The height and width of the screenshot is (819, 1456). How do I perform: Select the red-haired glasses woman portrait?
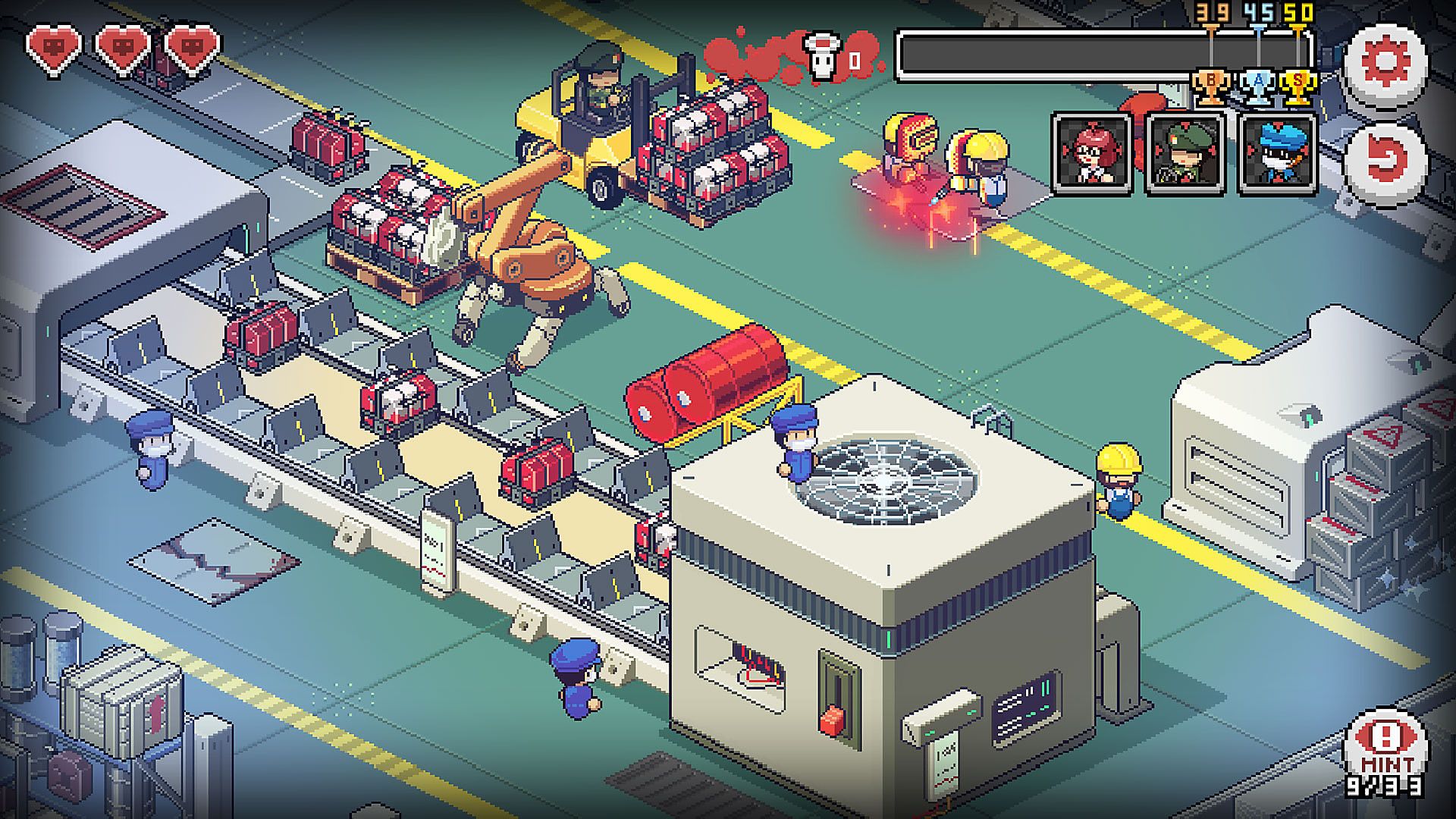1092,155
